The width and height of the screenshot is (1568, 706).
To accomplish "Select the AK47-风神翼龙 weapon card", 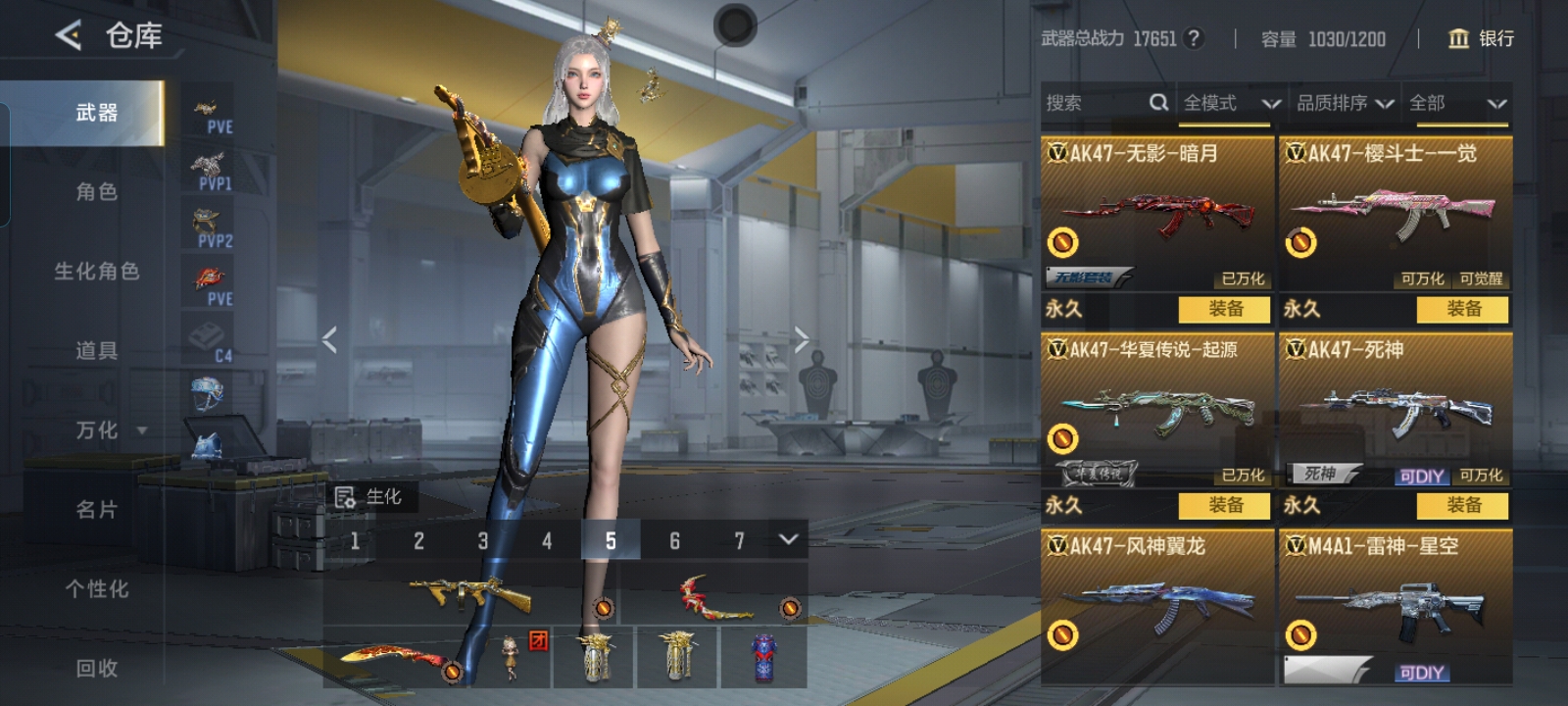I will [1157, 603].
